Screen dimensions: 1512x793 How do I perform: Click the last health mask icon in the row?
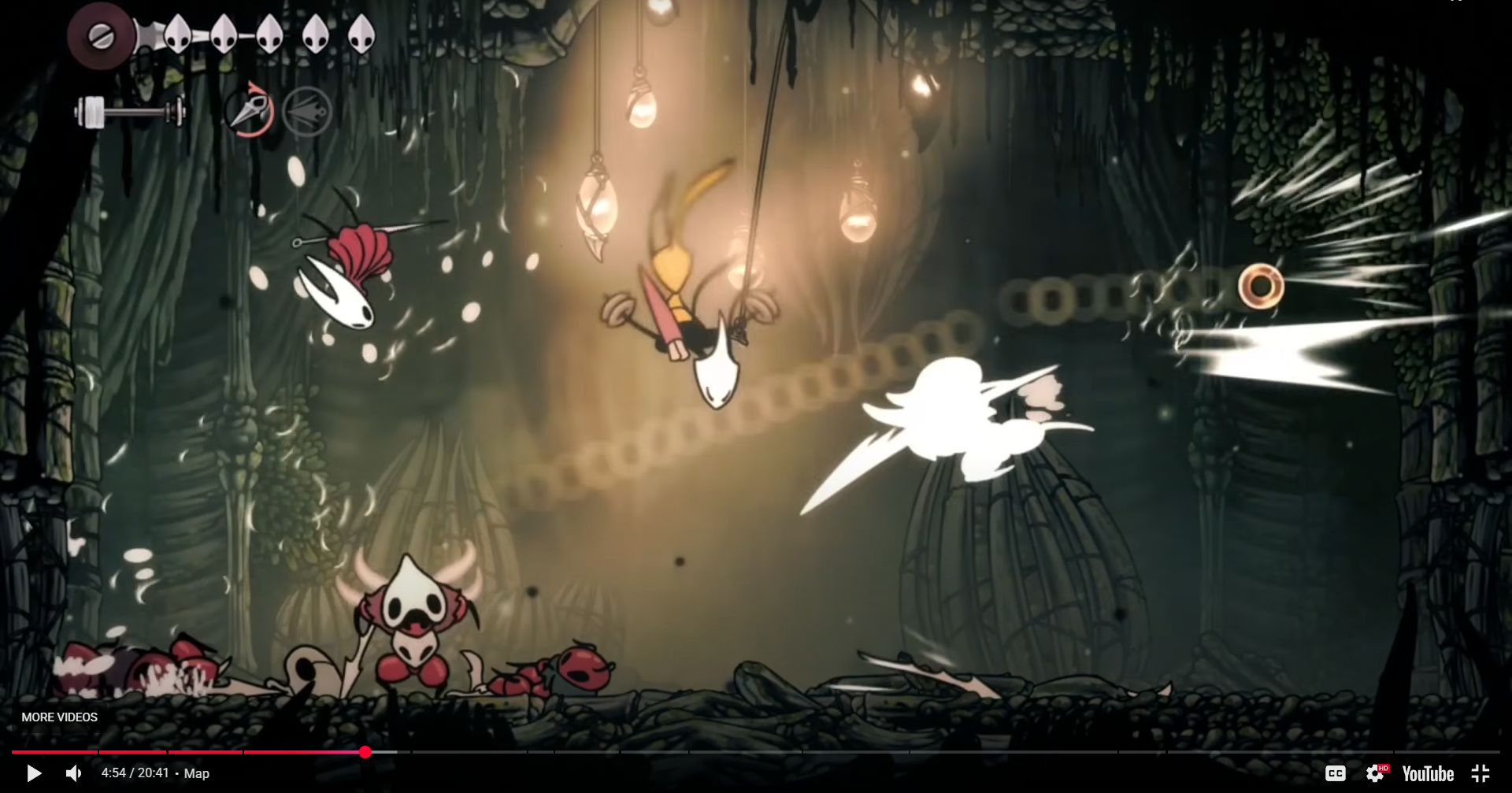(362, 35)
